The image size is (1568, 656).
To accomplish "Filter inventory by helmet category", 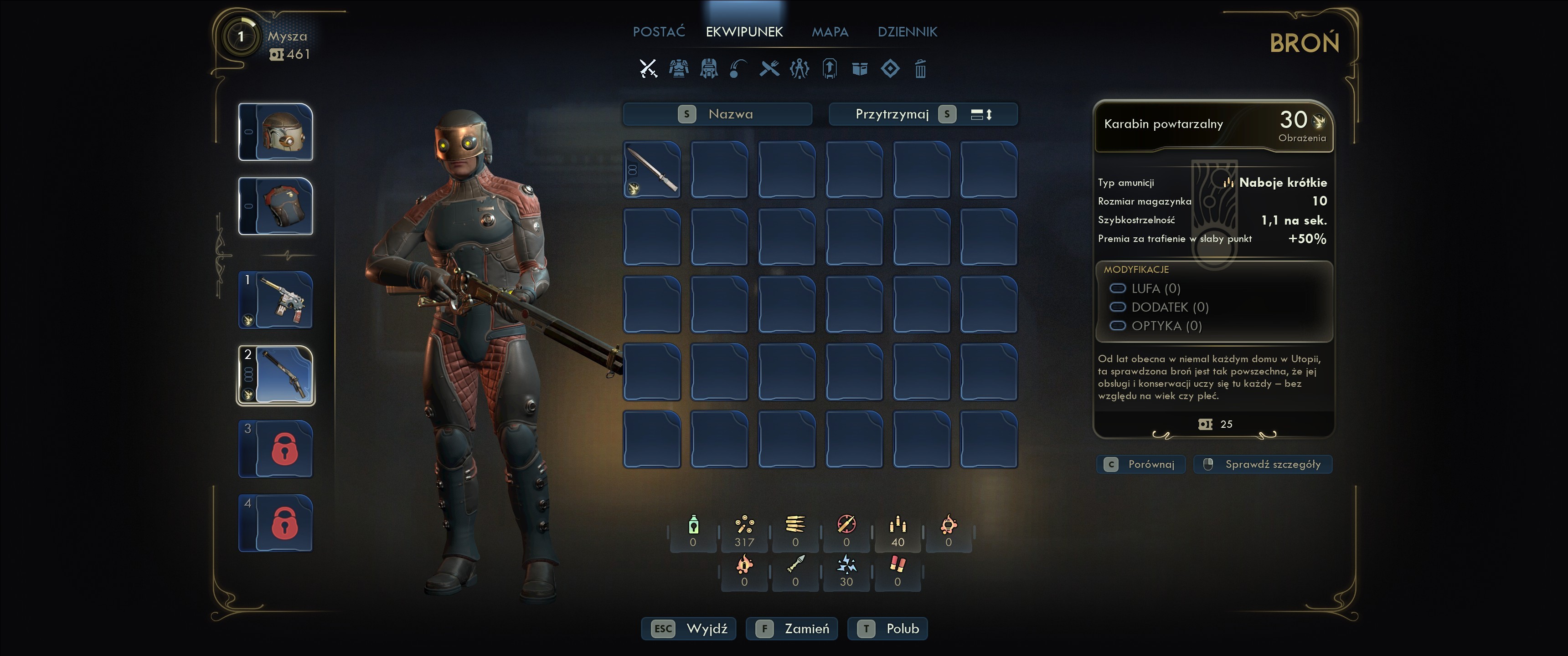I will coord(708,69).
